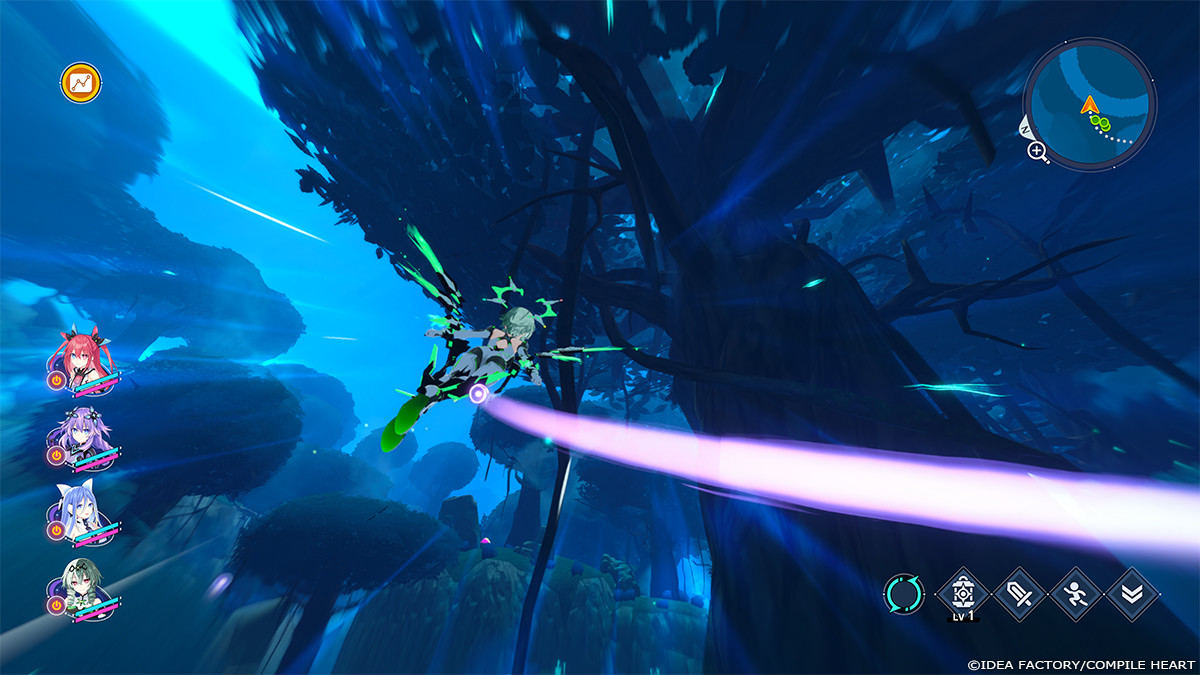Select the green-haired party member portrait
This screenshot has width=1200, height=675.
click(82, 588)
